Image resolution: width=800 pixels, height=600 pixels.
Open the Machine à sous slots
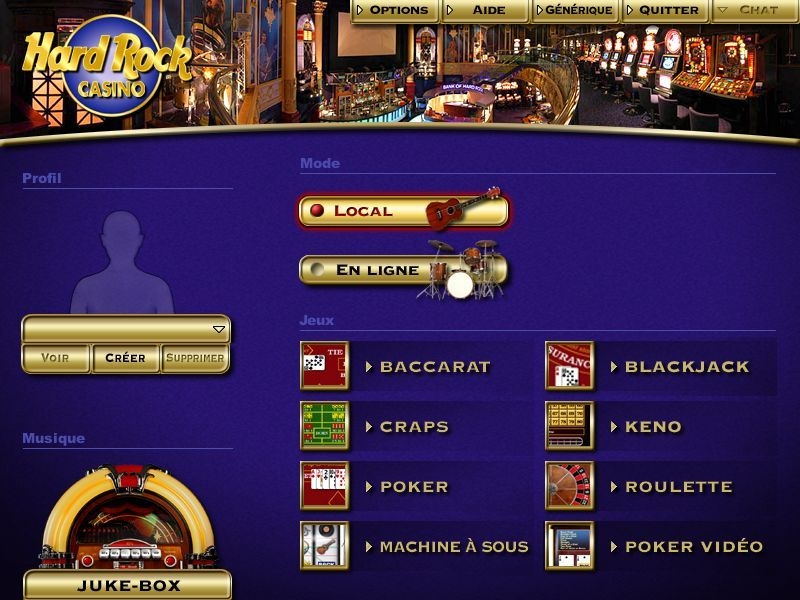tap(453, 547)
